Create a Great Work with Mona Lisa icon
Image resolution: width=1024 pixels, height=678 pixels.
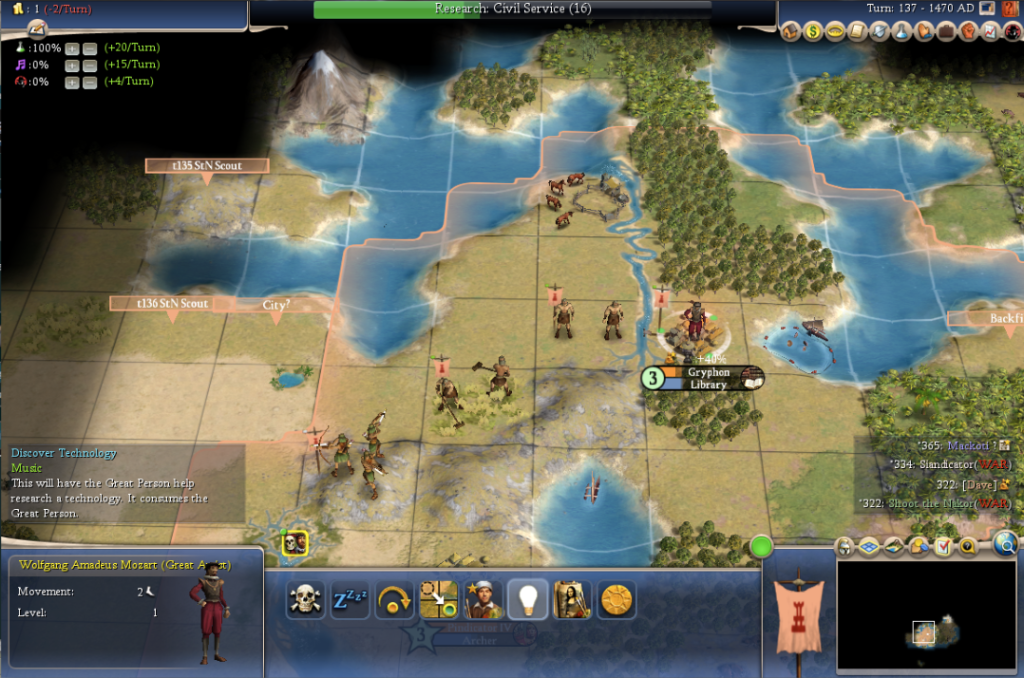click(571, 599)
